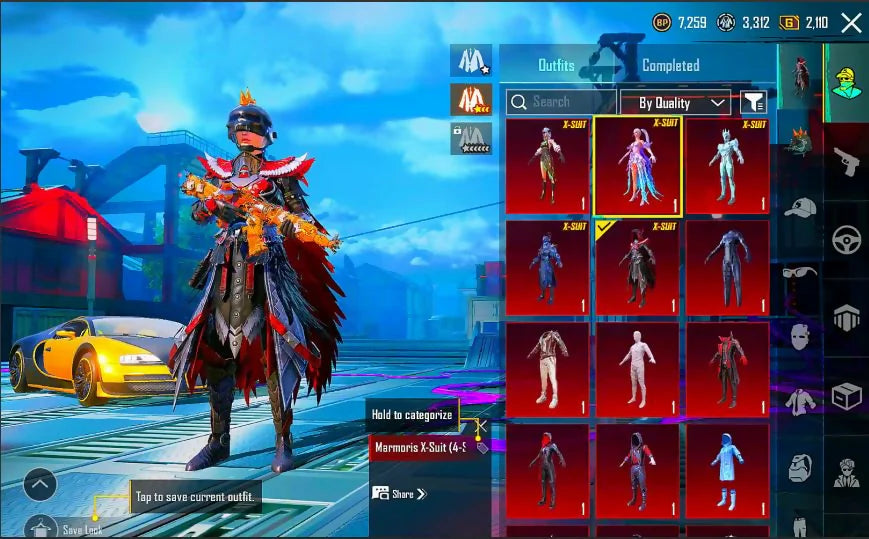Collapse panel with the up-arrow button
Screen dimensions: 869x539
pyautogui.click(x=40, y=486)
